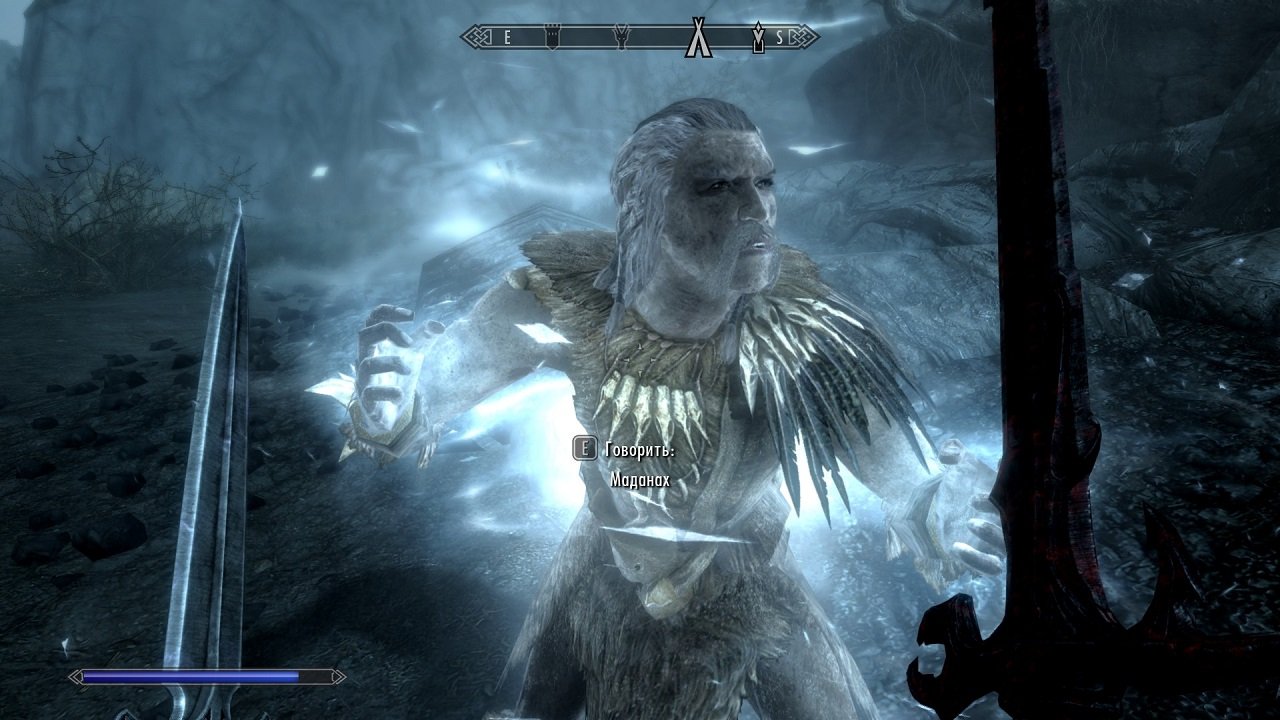Expand the compass bar at the top

pyautogui.click(x=640, y=36)
